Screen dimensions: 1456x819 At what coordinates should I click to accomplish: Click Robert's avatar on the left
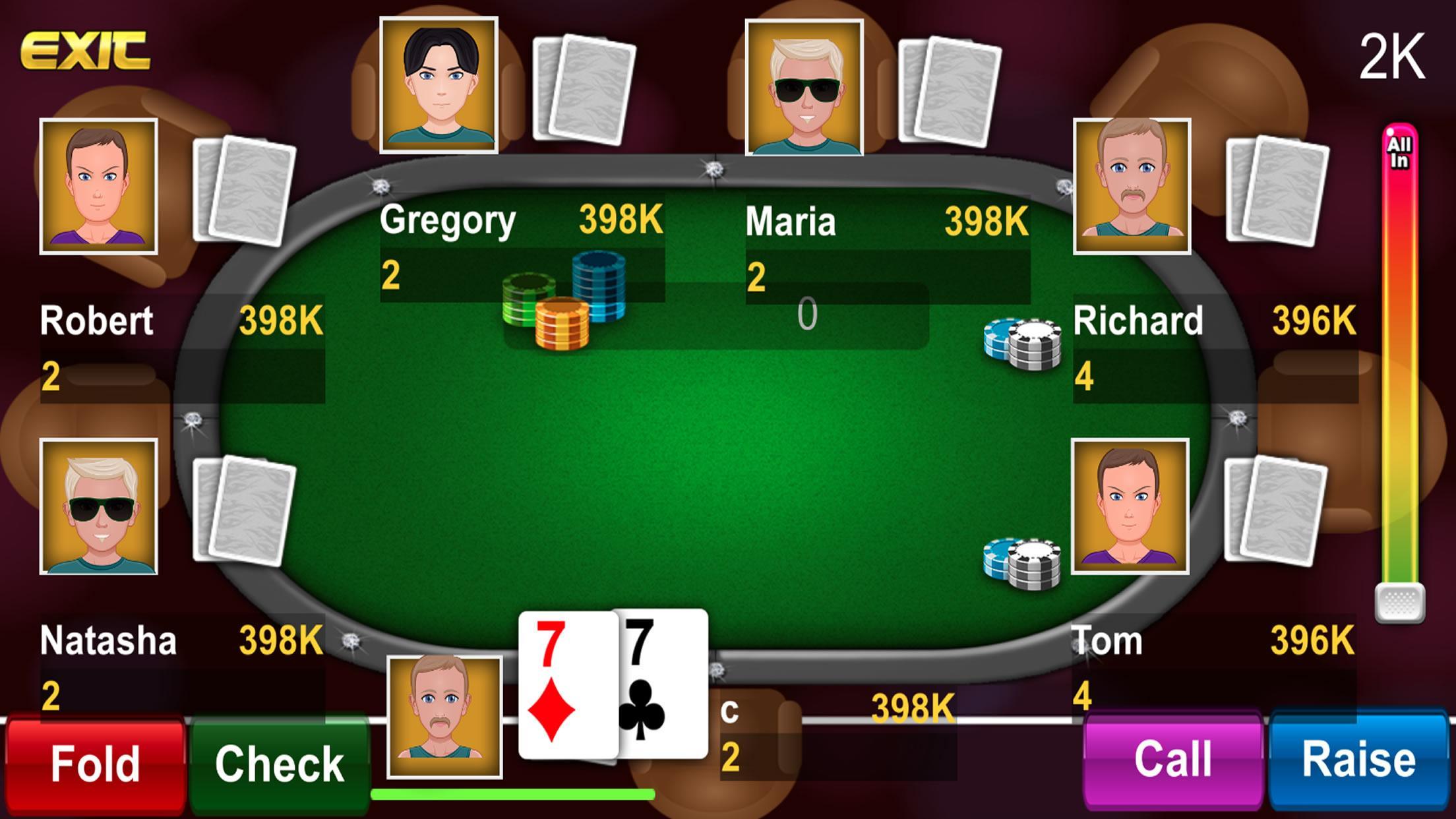coord(98,186)
